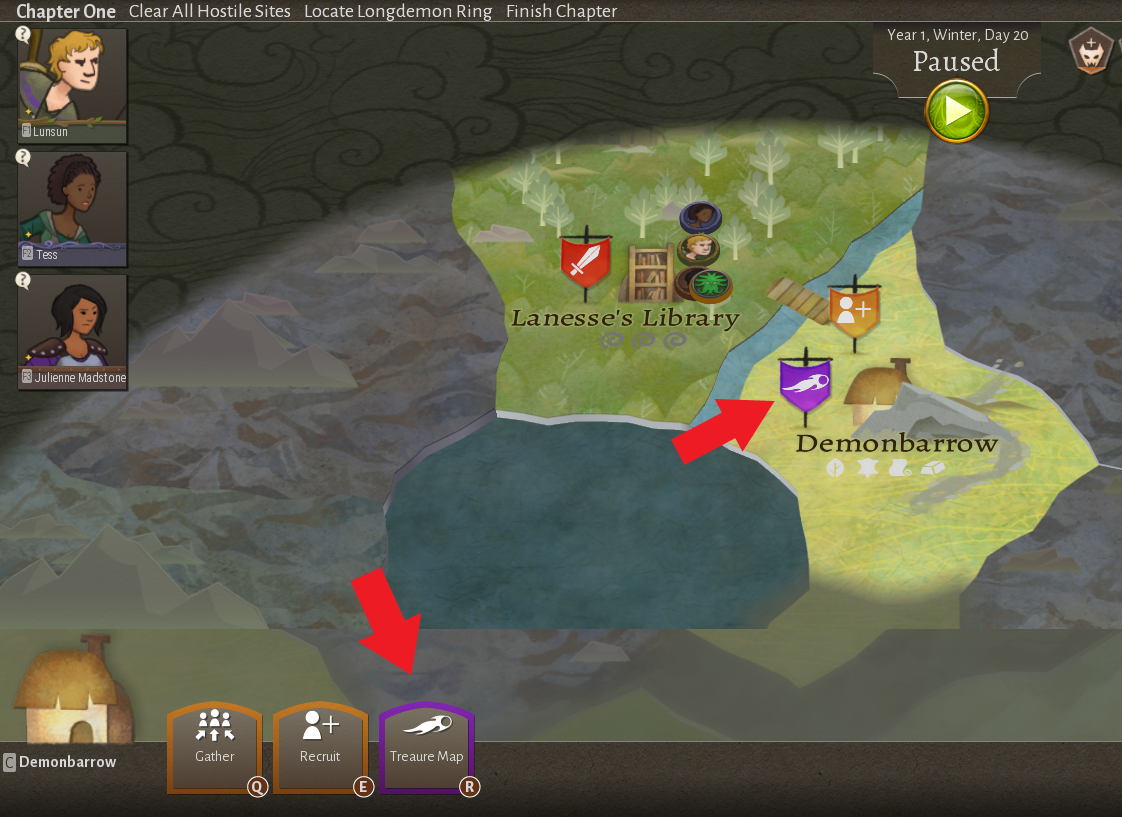Open the Locate Longdemon Ring objective

tap(398, 12)
